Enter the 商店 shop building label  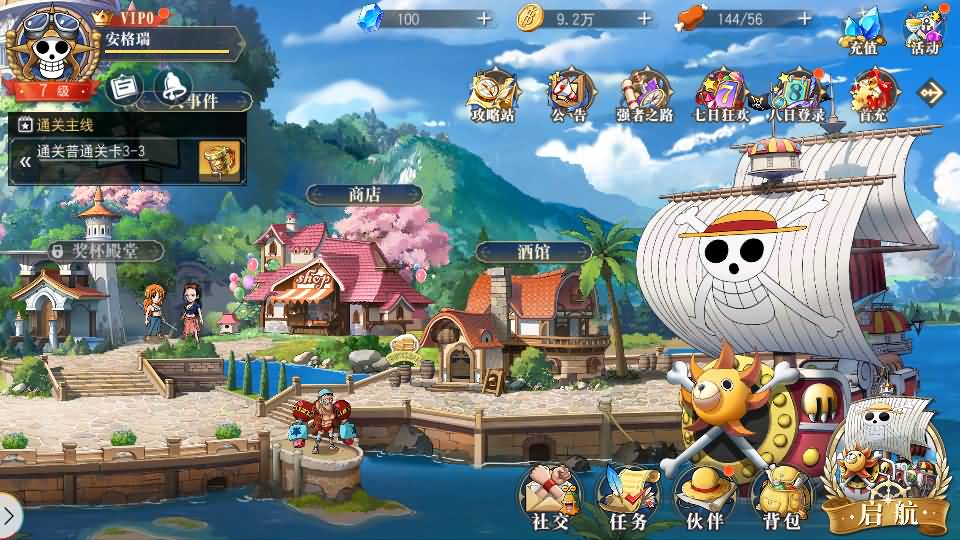click(x=364, y=194)
